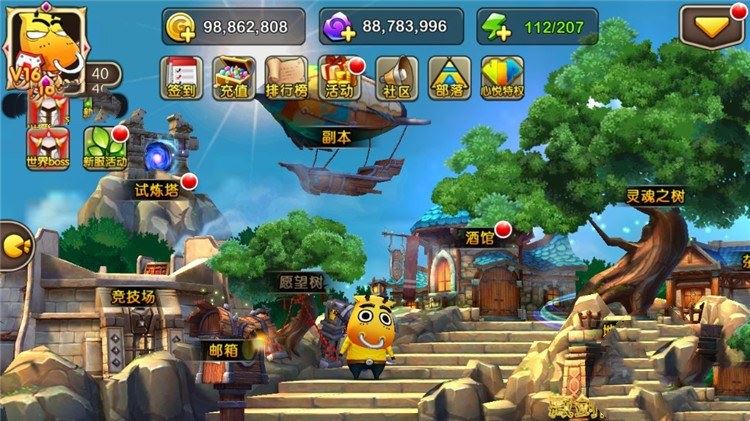Open the 社区 megaphone community
This screenshot has height=421, width=750.
396,75
